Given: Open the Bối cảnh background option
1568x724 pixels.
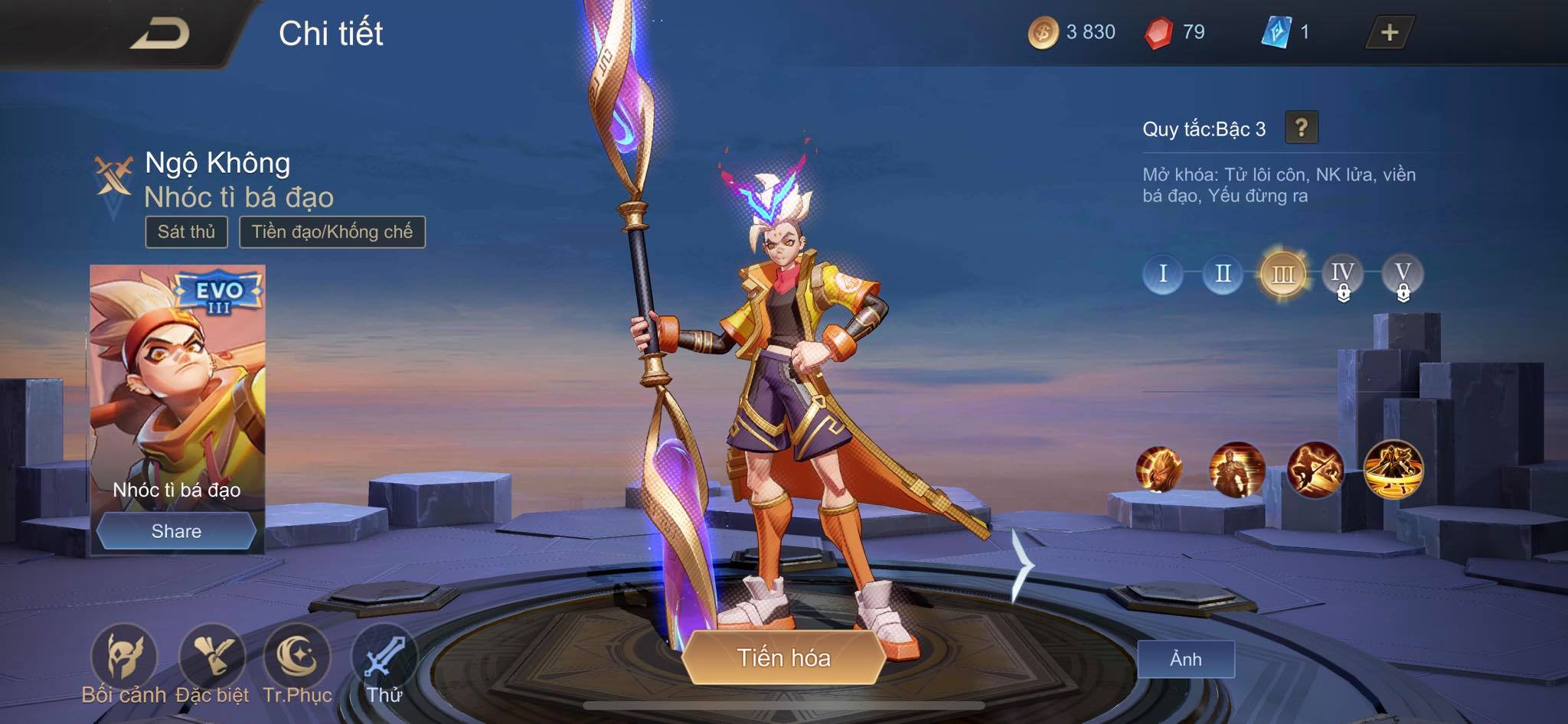Looking at the screenshot, I should [x=123, y=658].
